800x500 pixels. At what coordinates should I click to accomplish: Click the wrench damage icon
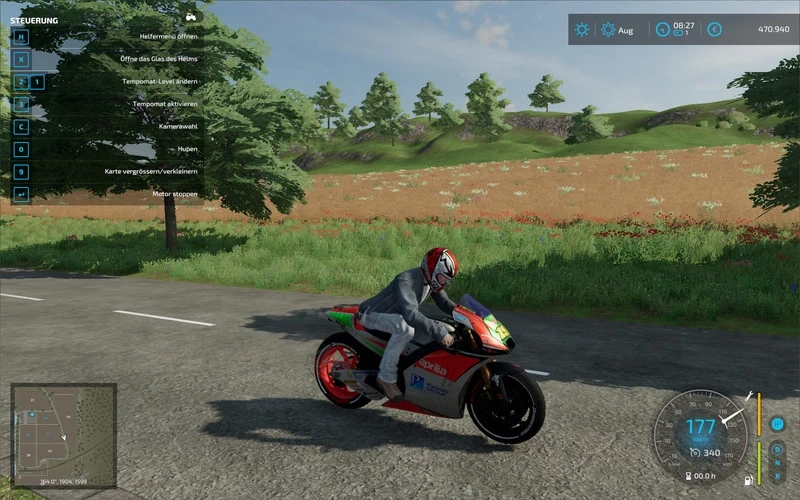(747, 396)
